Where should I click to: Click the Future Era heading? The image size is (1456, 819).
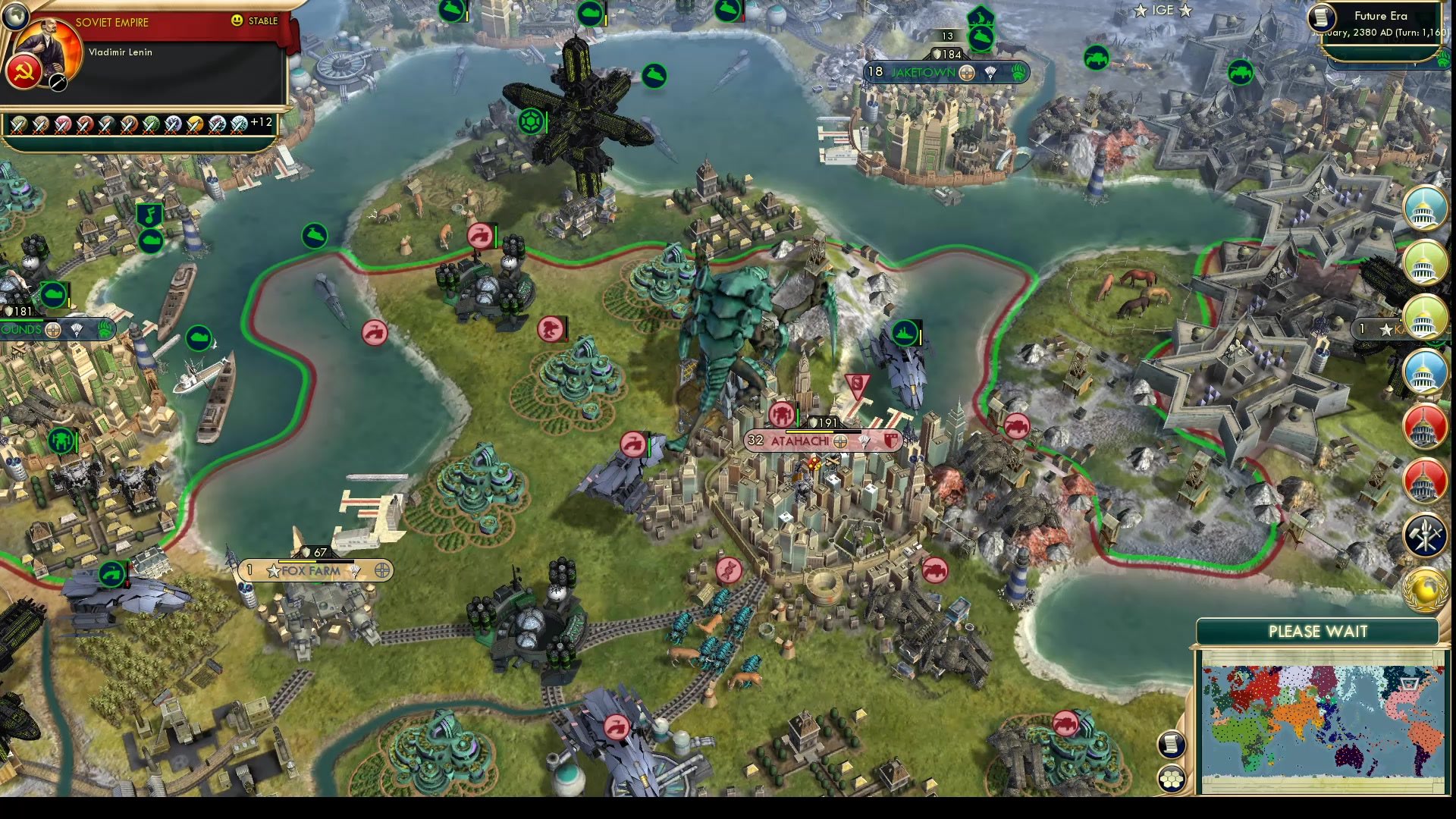pos(1382,14)
